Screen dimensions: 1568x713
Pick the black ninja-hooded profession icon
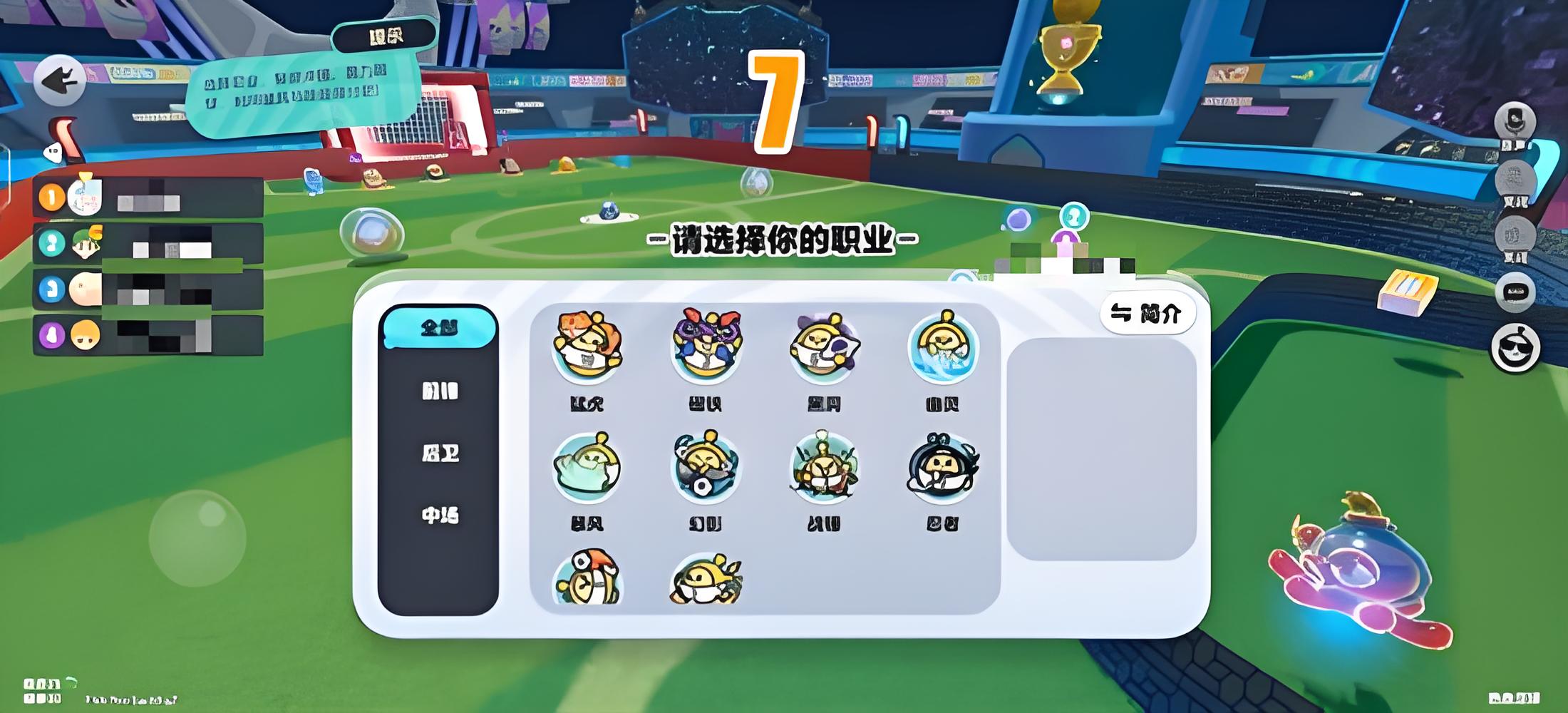[942, 467]
